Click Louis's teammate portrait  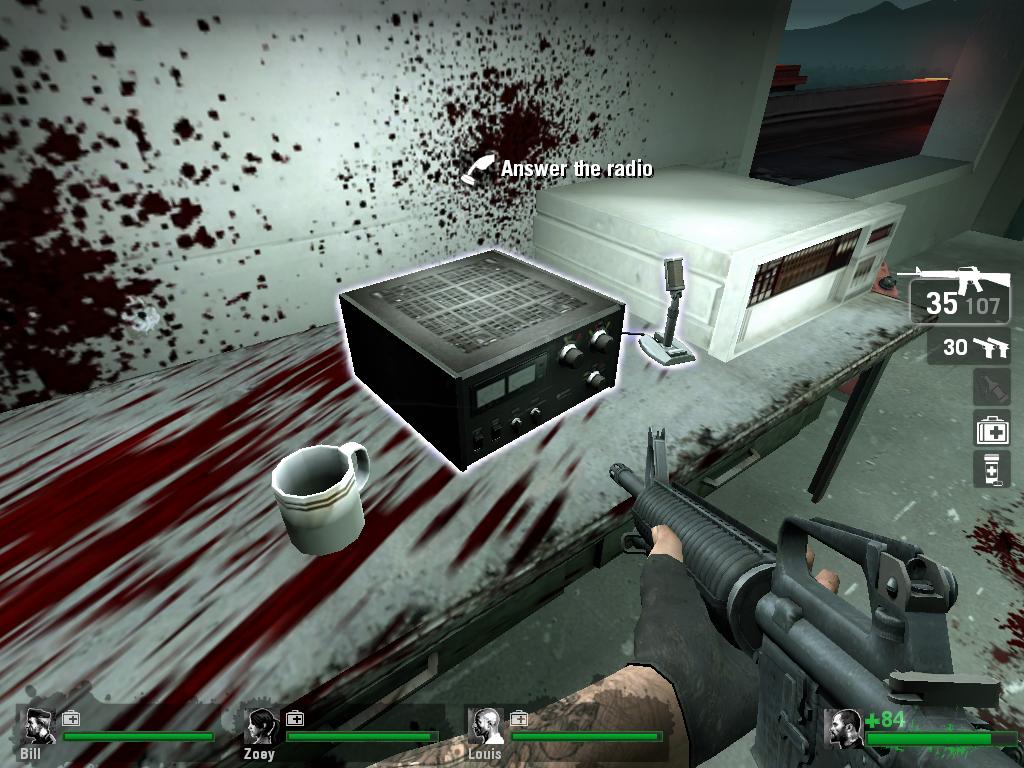pyautogui.click(x=486, y=726)
